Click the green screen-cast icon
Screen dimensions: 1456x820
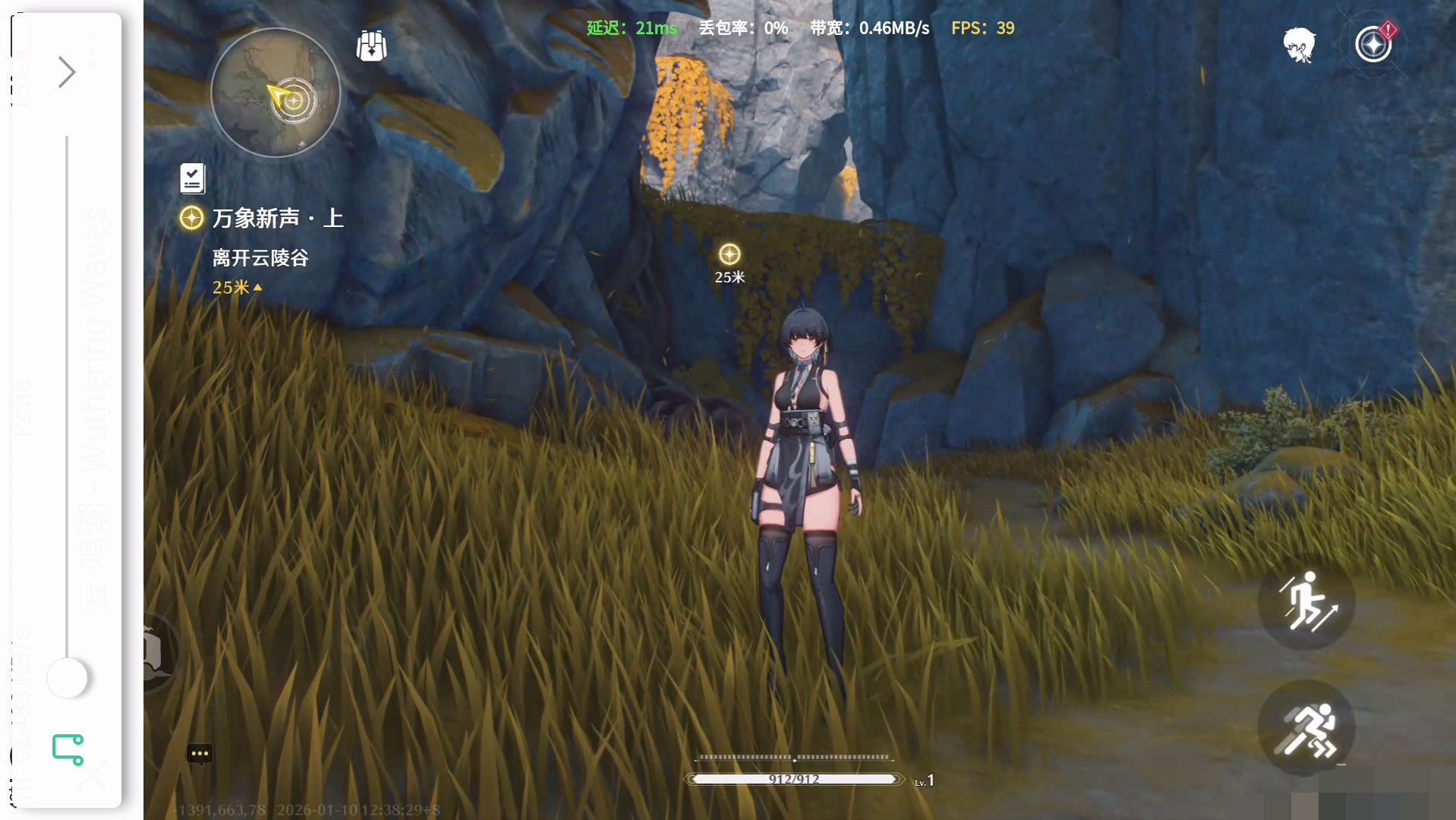(68, 749)
